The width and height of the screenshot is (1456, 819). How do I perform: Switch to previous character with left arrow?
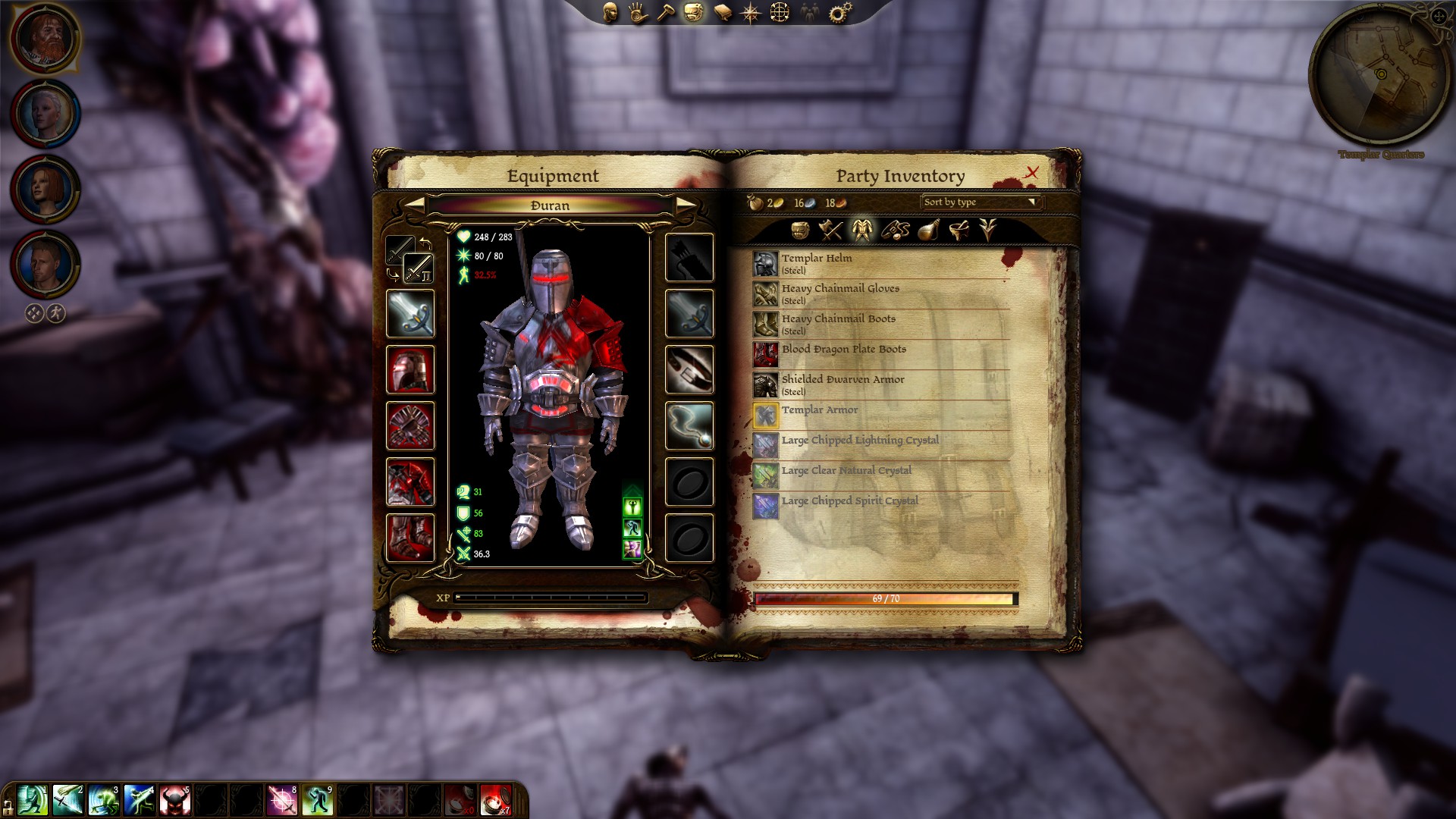pos(415,204)
